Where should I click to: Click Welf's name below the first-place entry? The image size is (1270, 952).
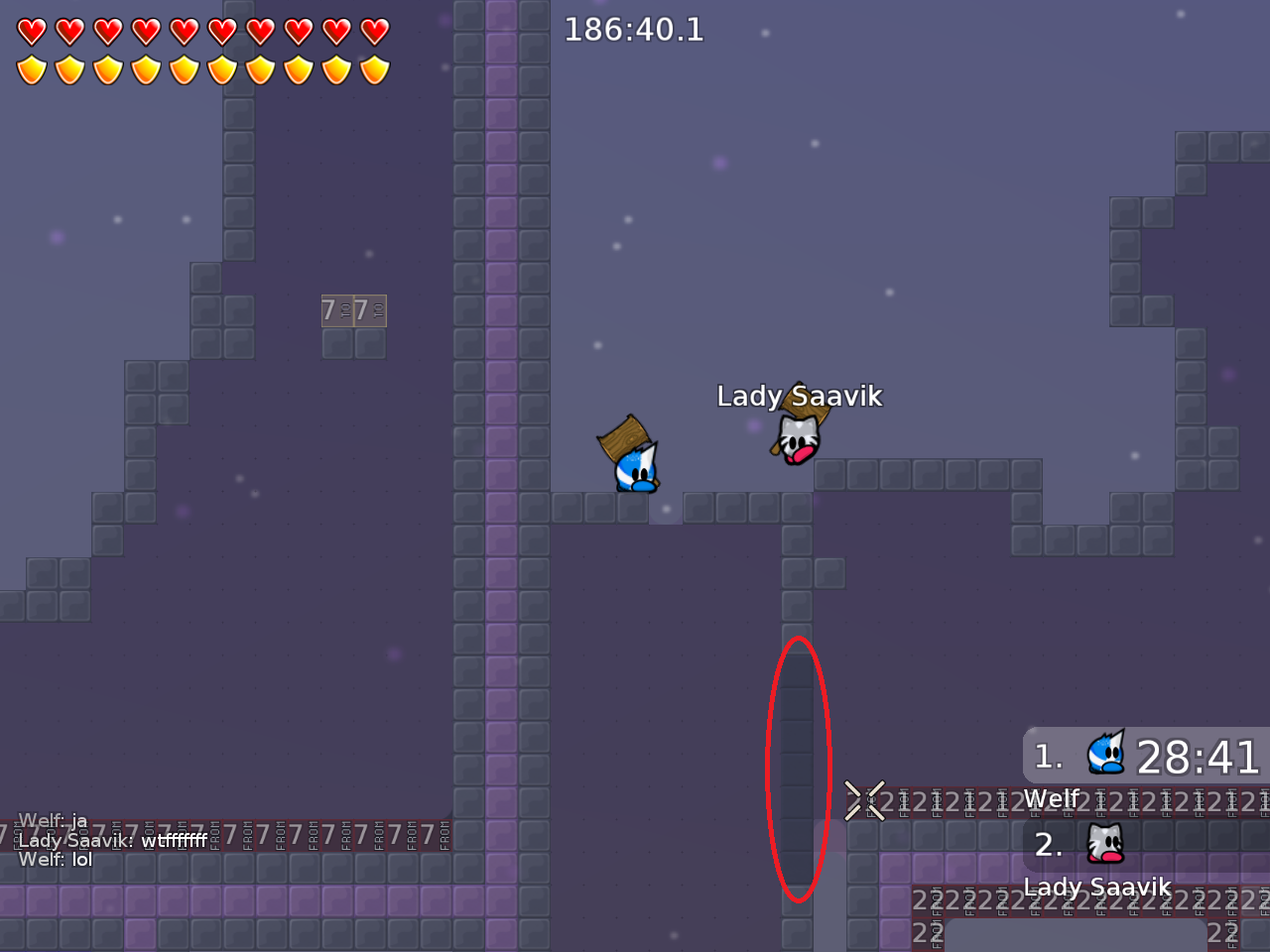1052,798
